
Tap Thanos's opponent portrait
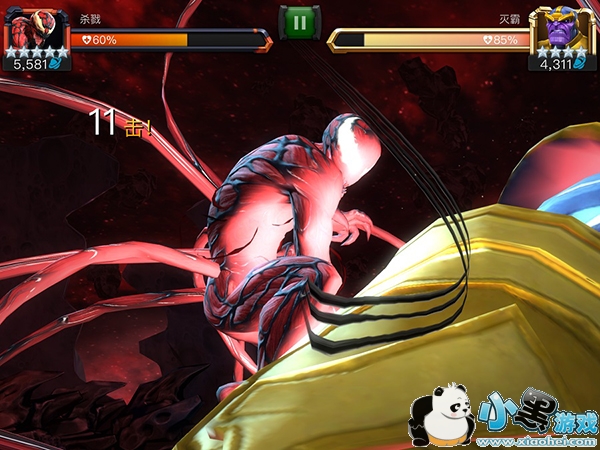point(562,30)
